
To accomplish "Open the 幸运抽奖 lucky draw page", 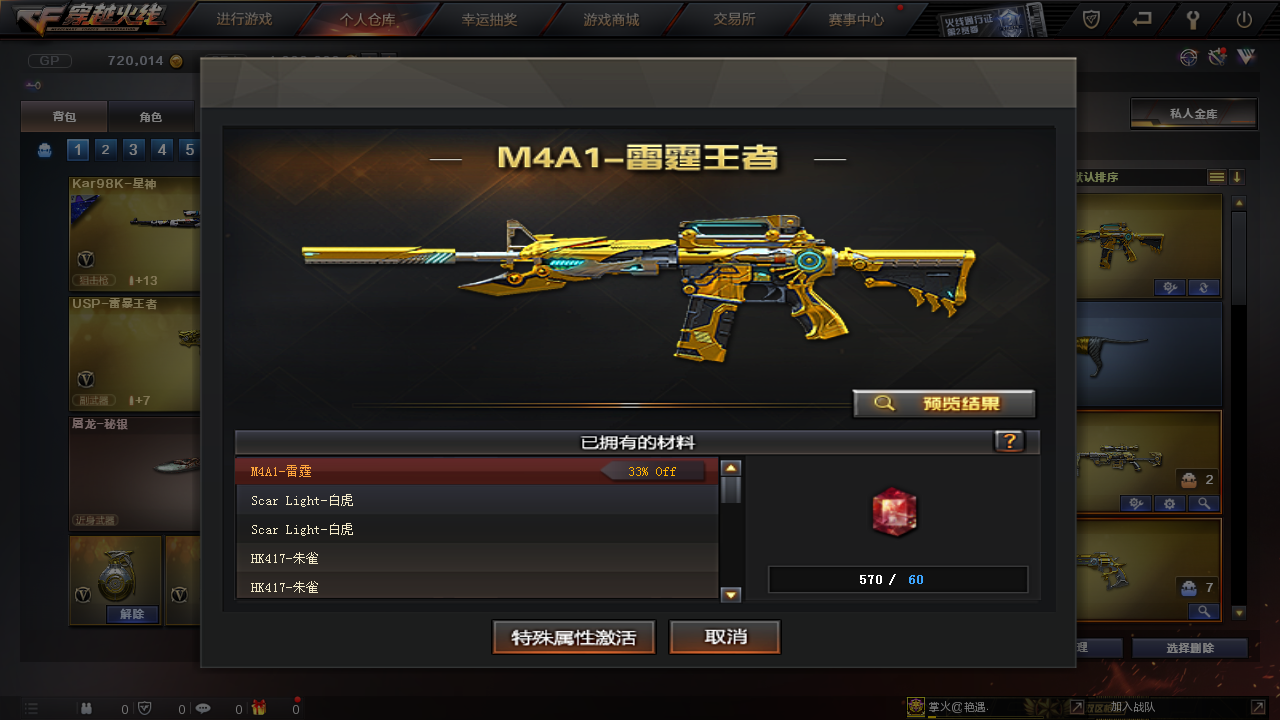I will click(x=489, y=19).
